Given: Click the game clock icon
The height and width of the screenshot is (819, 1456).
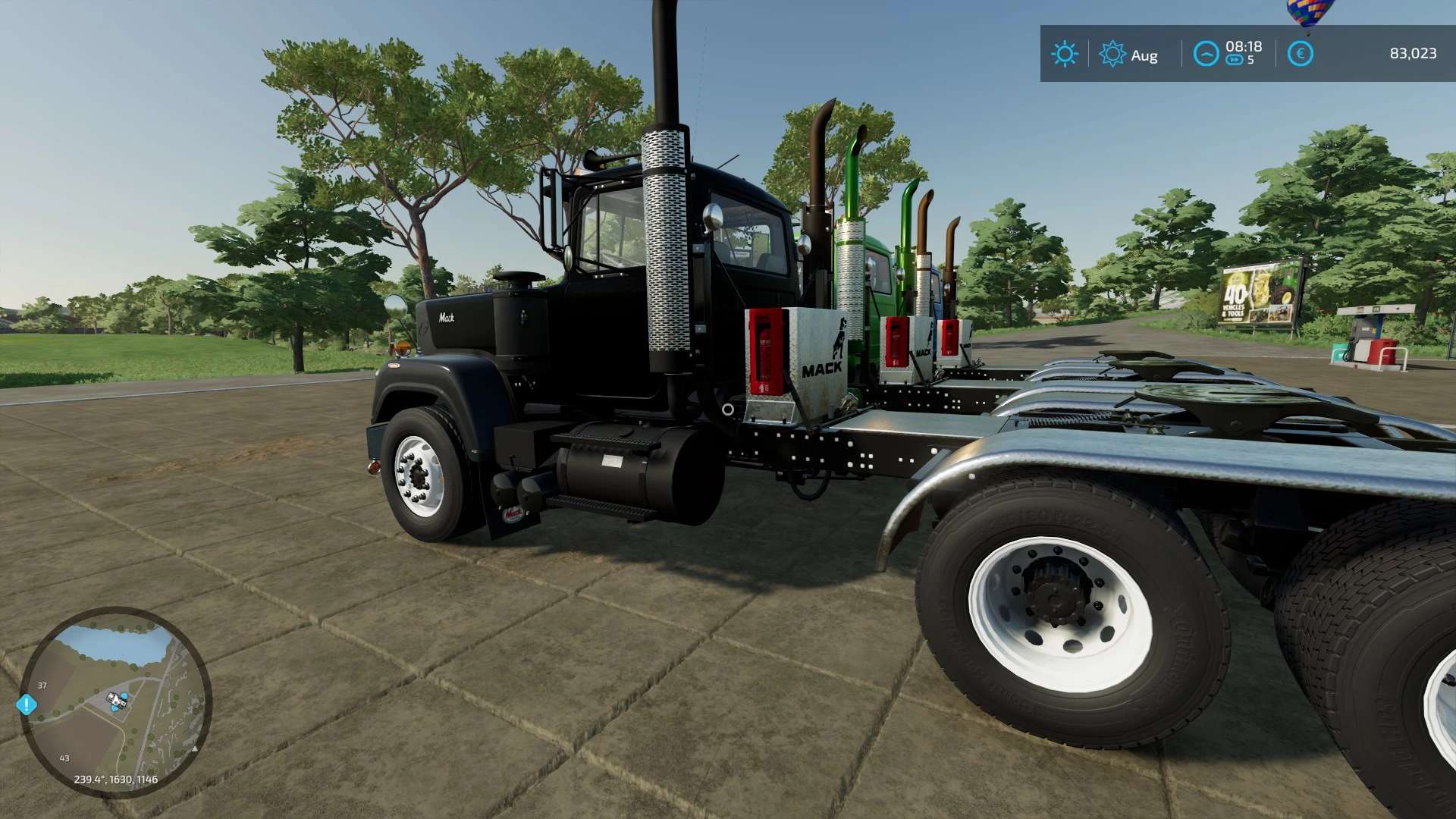Looking at the screenshot, I should point(1206,54).
